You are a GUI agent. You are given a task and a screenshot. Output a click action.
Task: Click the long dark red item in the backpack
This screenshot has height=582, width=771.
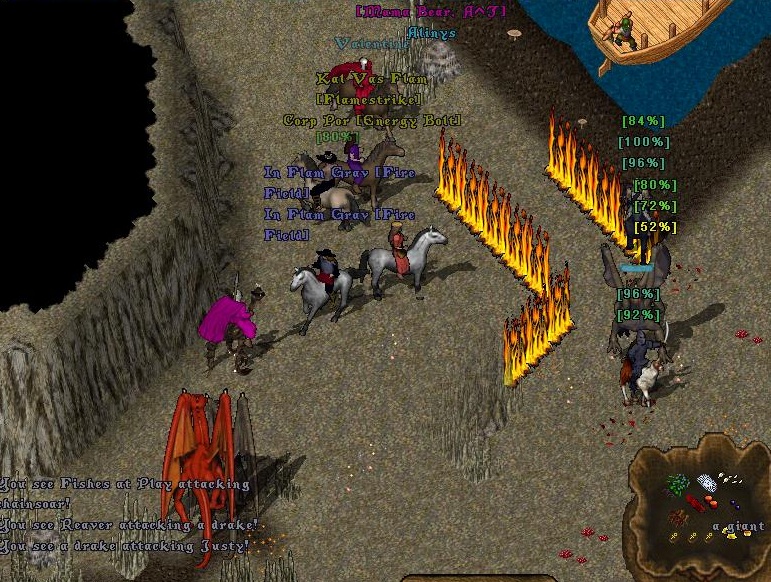pos(695,503)
